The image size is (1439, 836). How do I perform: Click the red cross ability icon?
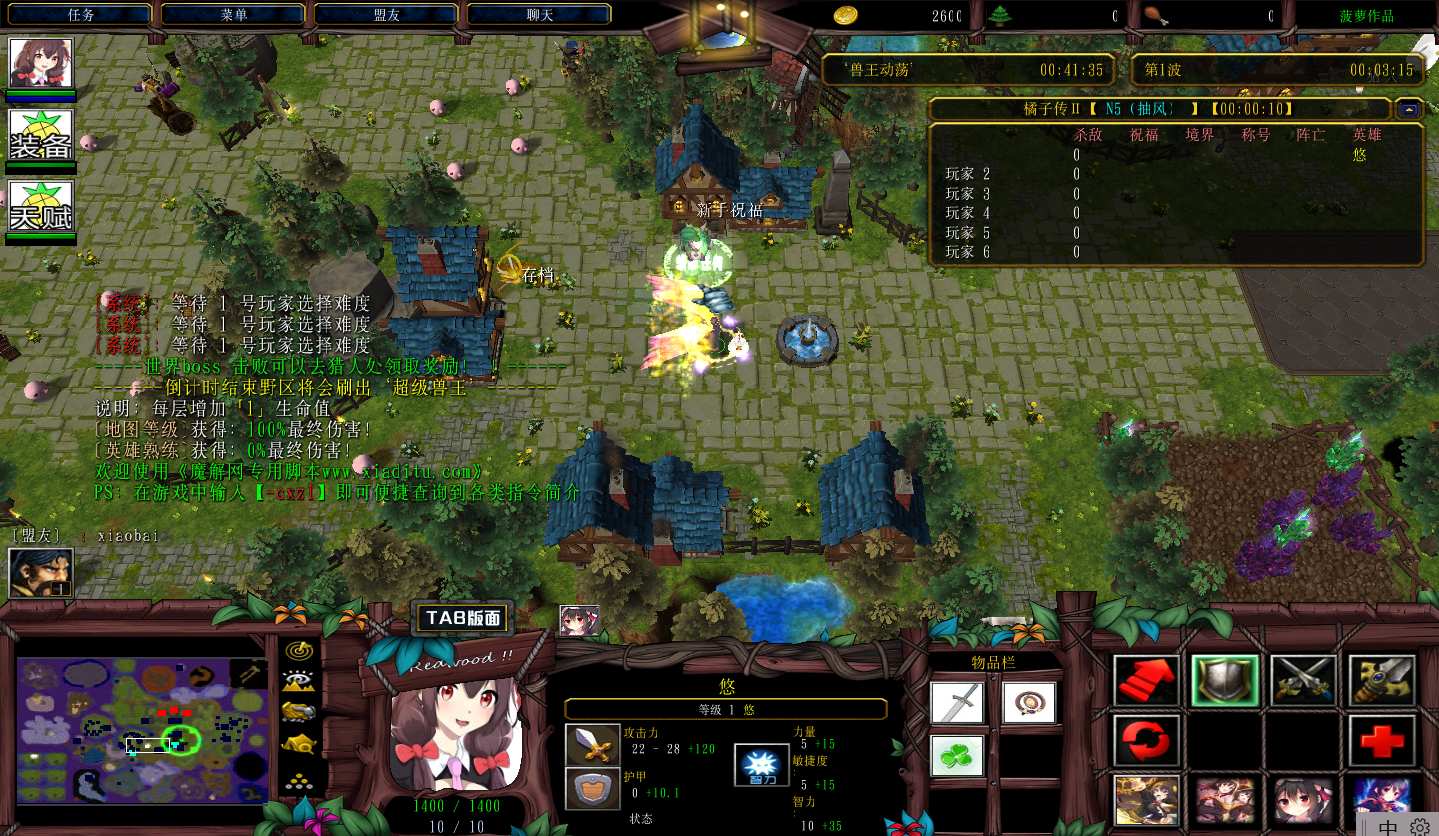(x=1380, y=741)
